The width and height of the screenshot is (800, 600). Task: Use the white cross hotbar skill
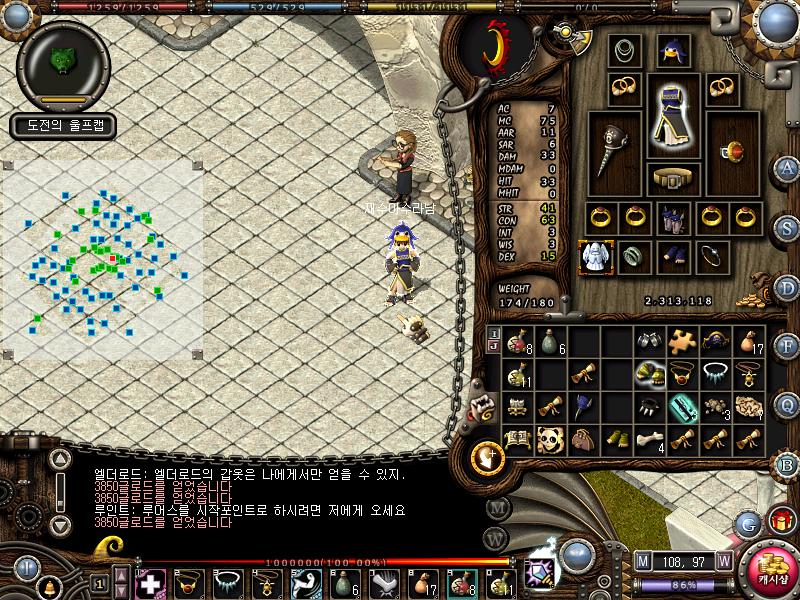[150, 582]
